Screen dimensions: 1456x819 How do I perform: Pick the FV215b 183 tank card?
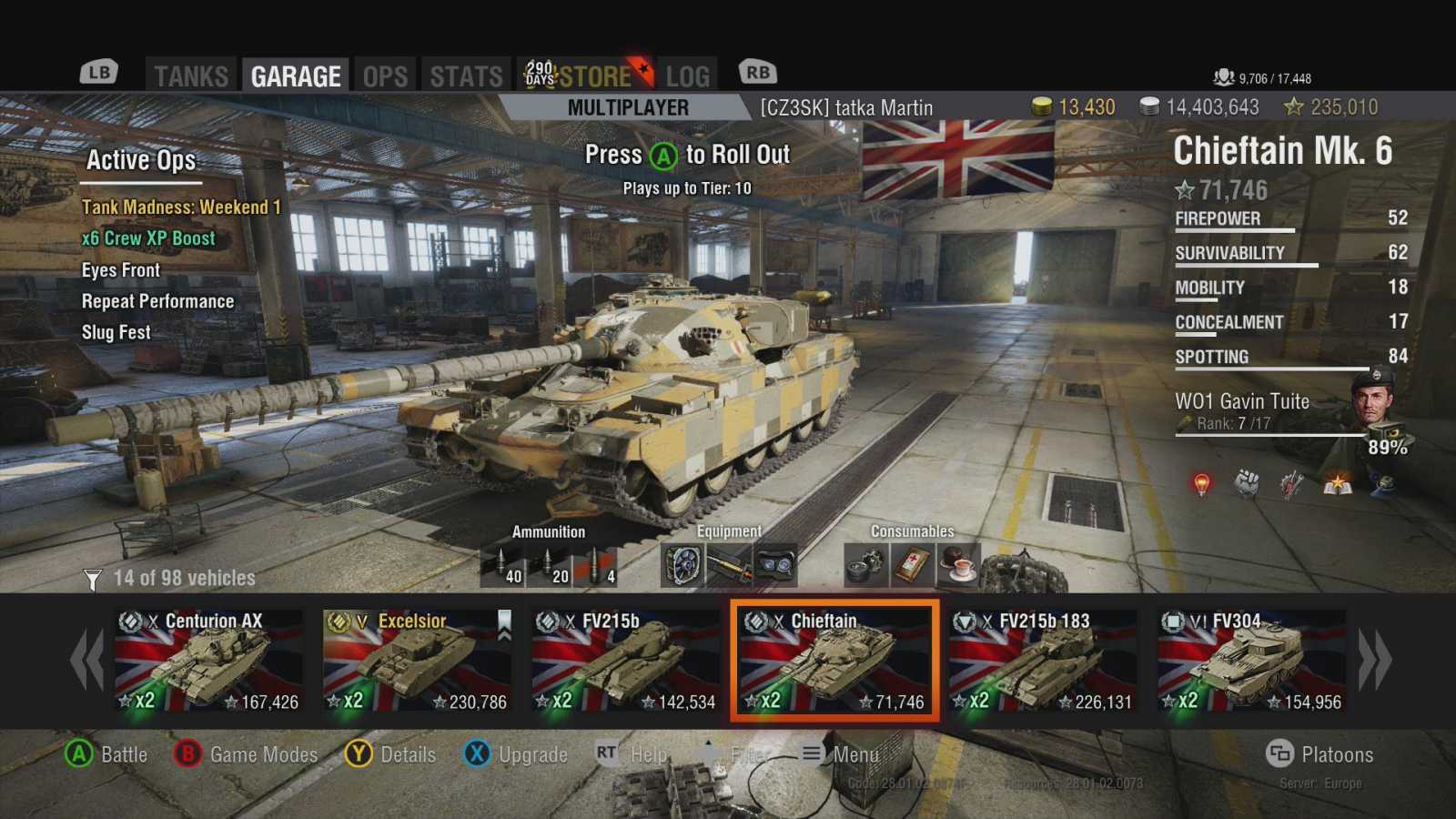click(1043, 661)
